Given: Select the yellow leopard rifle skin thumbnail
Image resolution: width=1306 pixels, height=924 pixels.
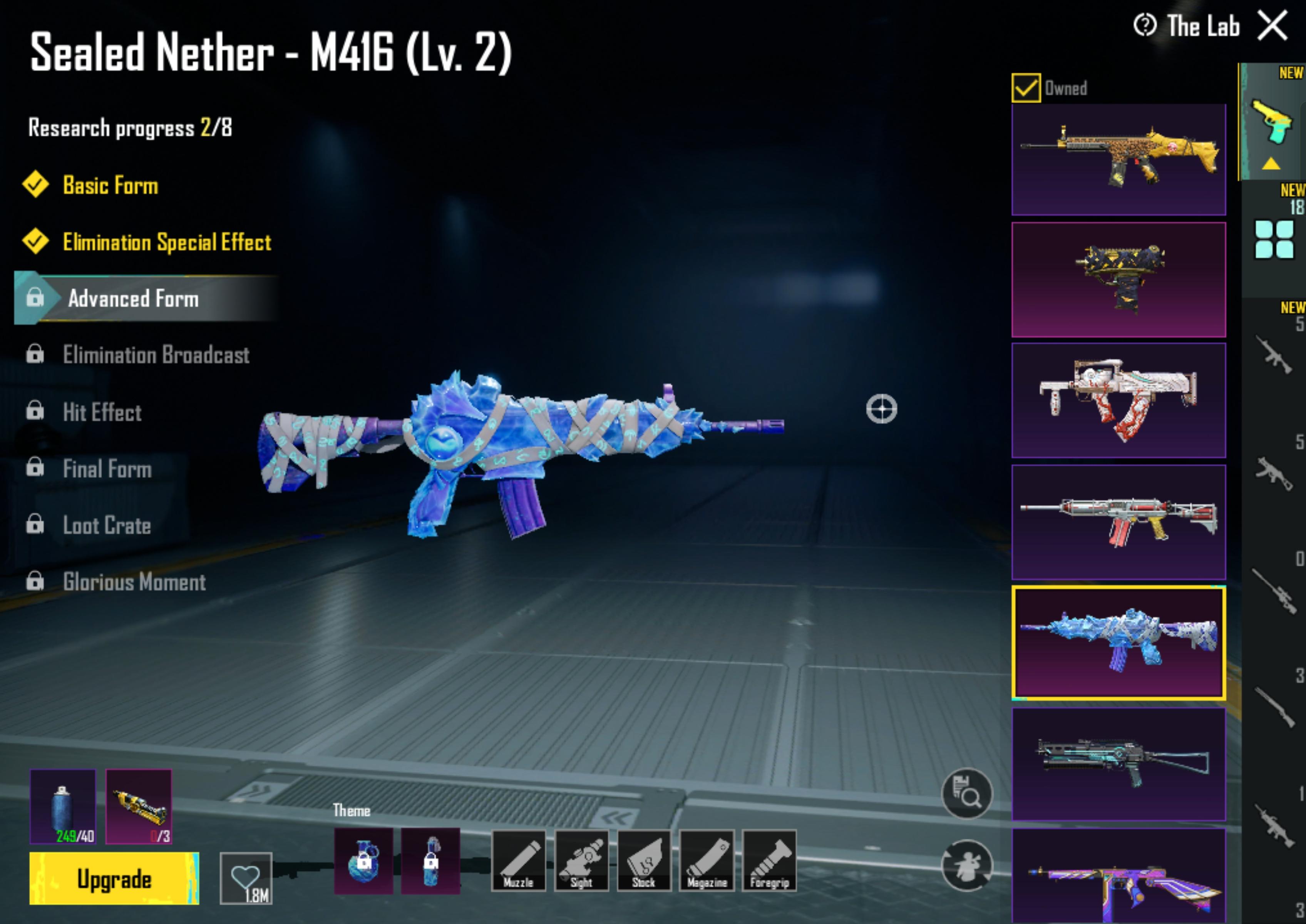Looking at the screenshot, I should point(1118,159).
